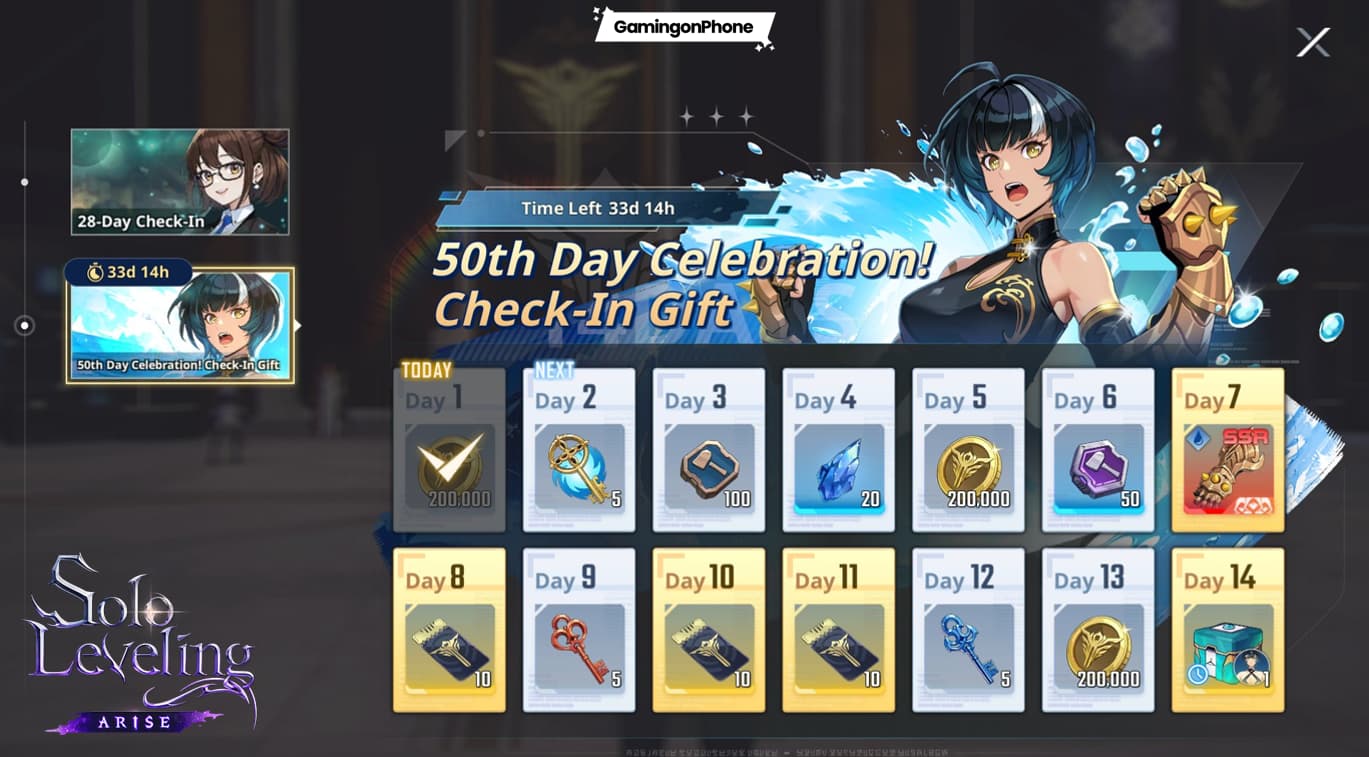Select the Day 2 golden key reward

(x=579, y=464)
